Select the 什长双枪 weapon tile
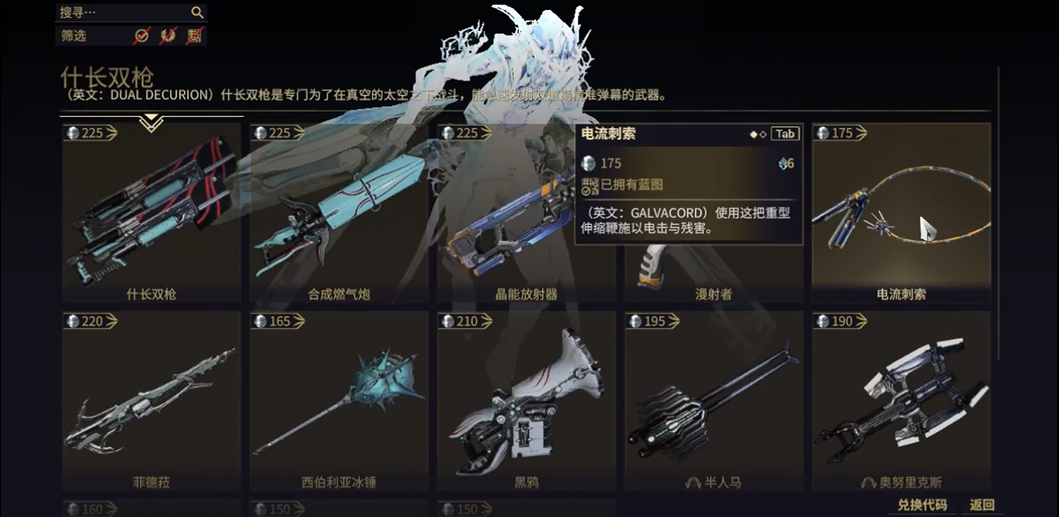This screenshot has width=1059, height=517. click(152, 214)
